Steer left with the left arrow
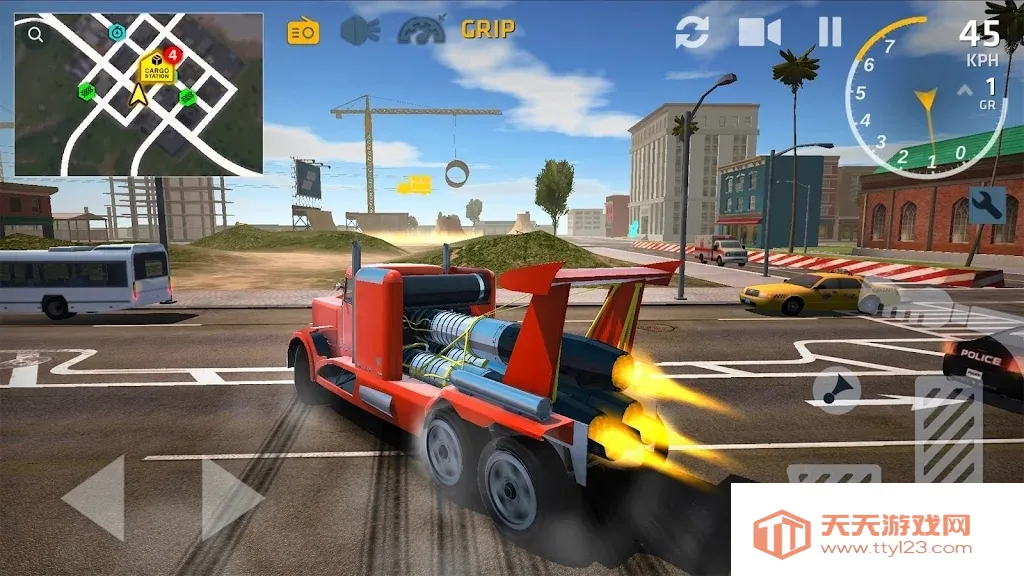1024x576 pixels. point(94,497)
